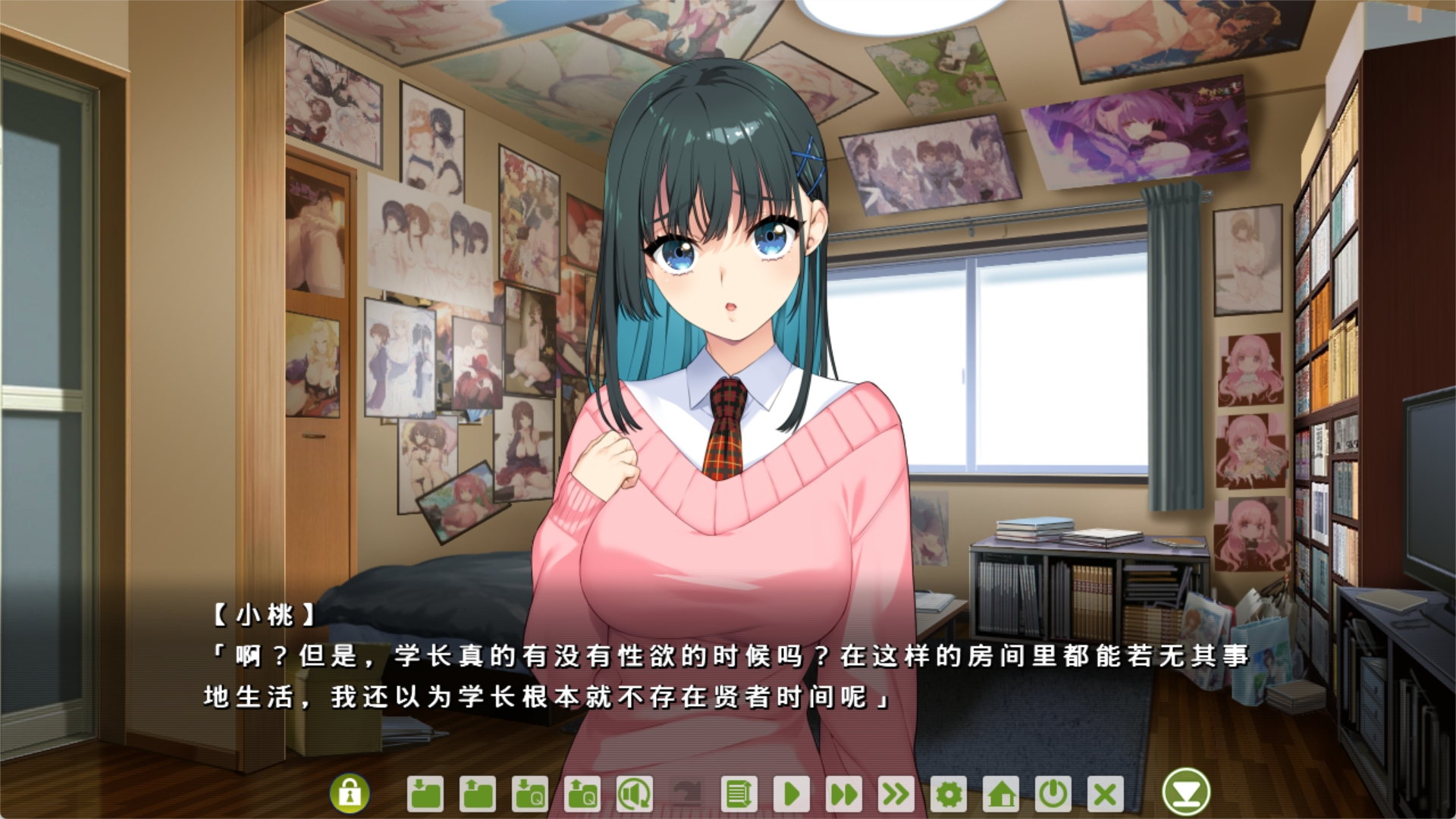Screen dimensions: 1456x819
Task: Exit the game with the power icon
Action: click(x=1053, y=794)
